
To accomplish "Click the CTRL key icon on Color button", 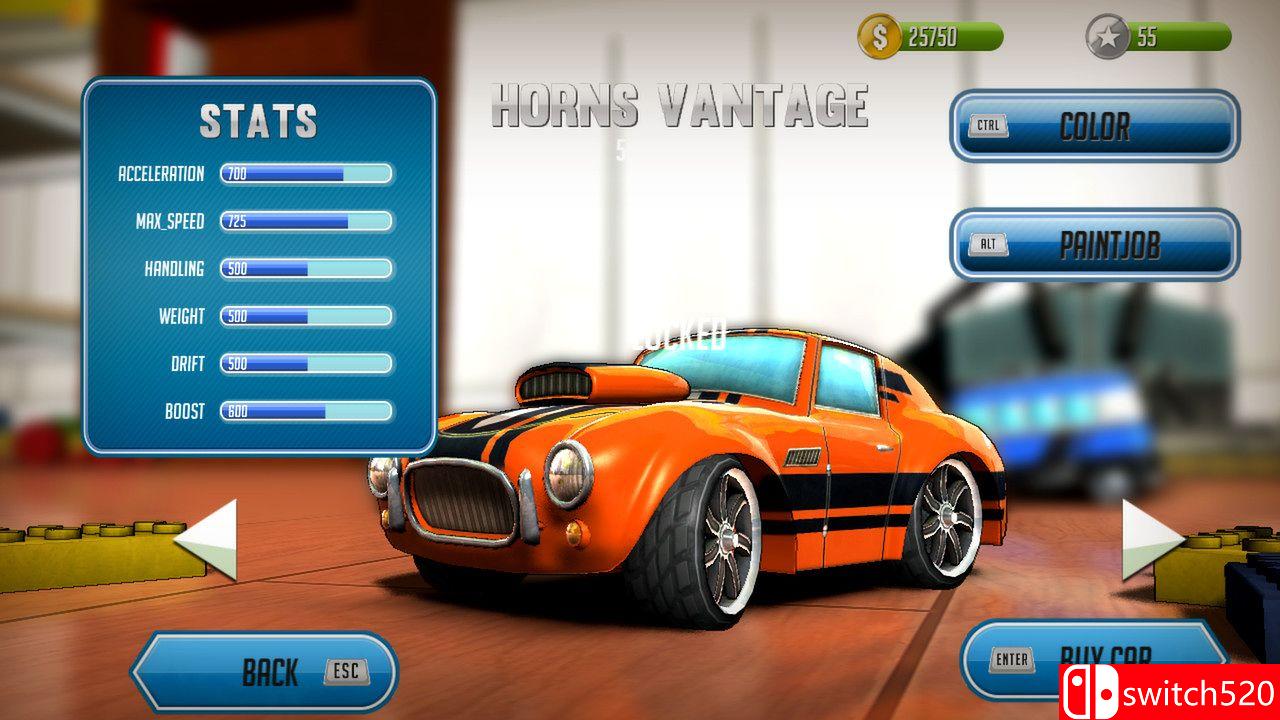I will click(991, 127).
